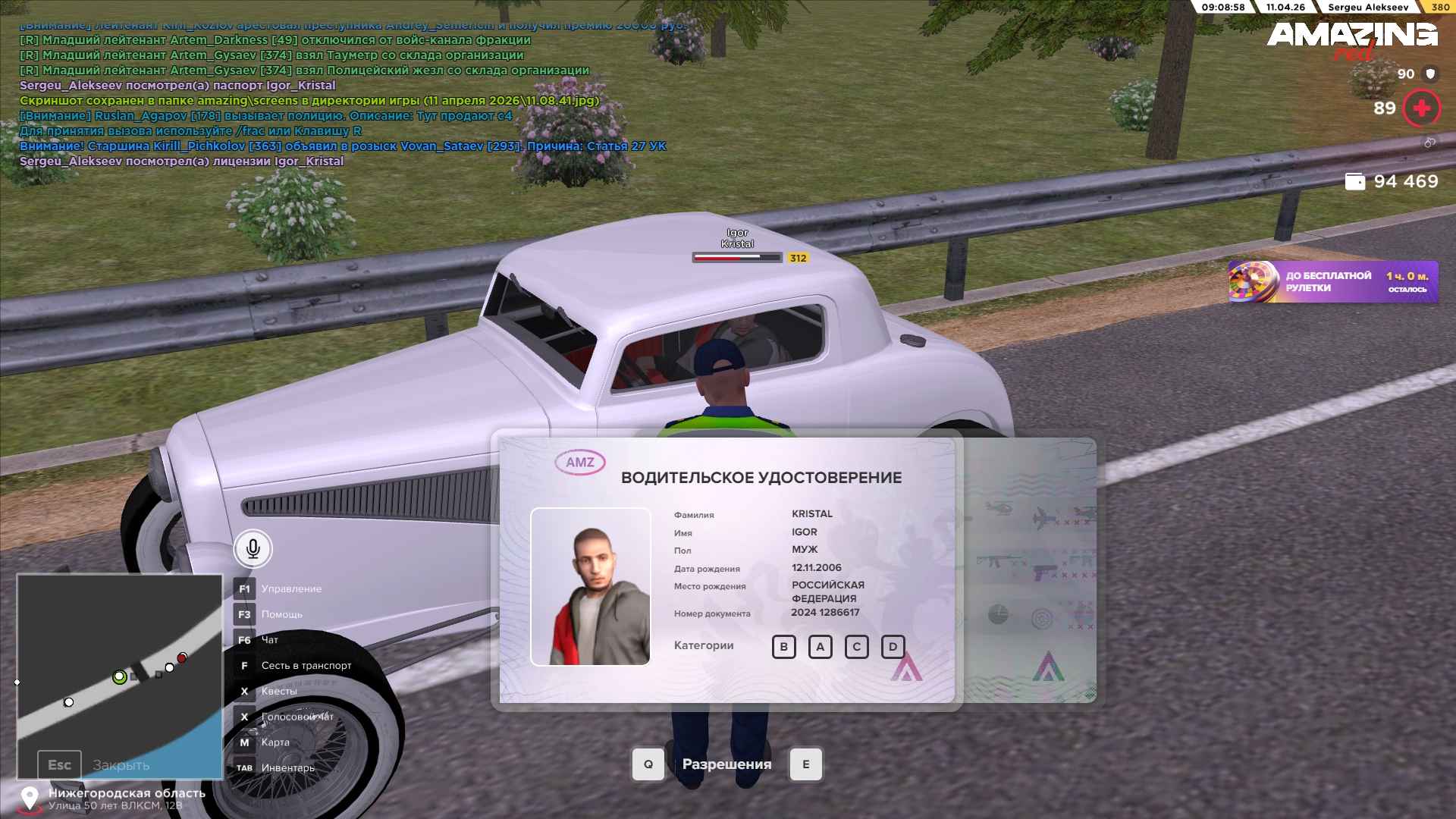This screenshot has height=819, width=1456.
Task: Click the free roulette timer banner
Action: click(x=1332, y=282)
